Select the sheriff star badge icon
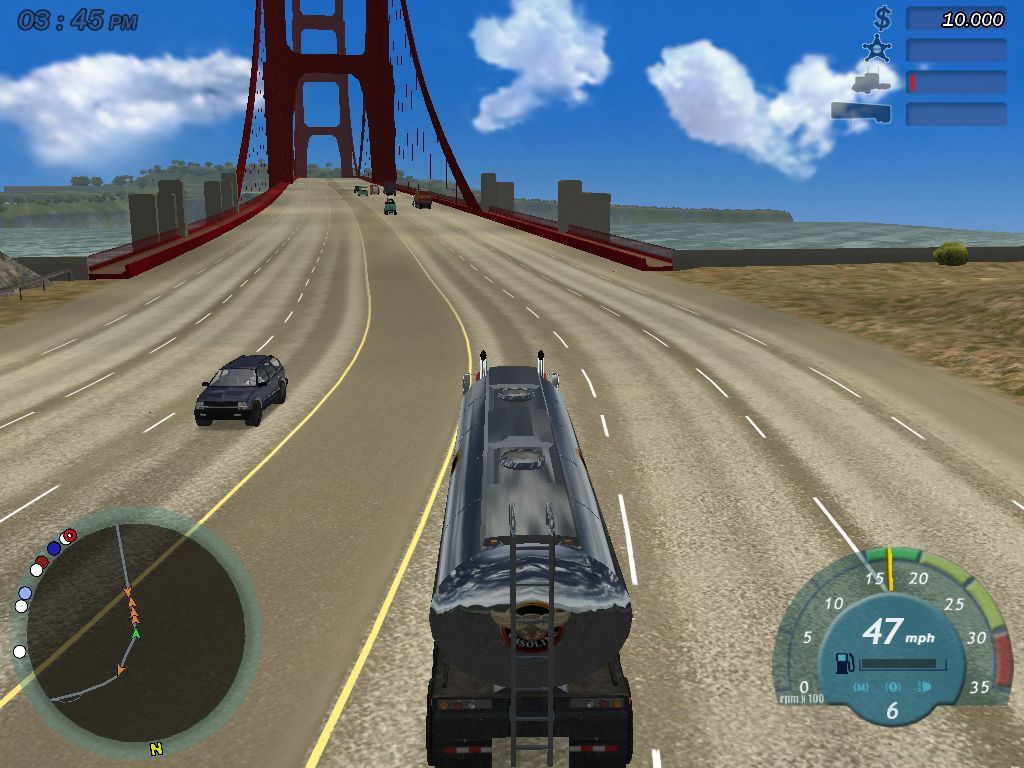This screenshot has height=768, width=1024. [877, 49]
